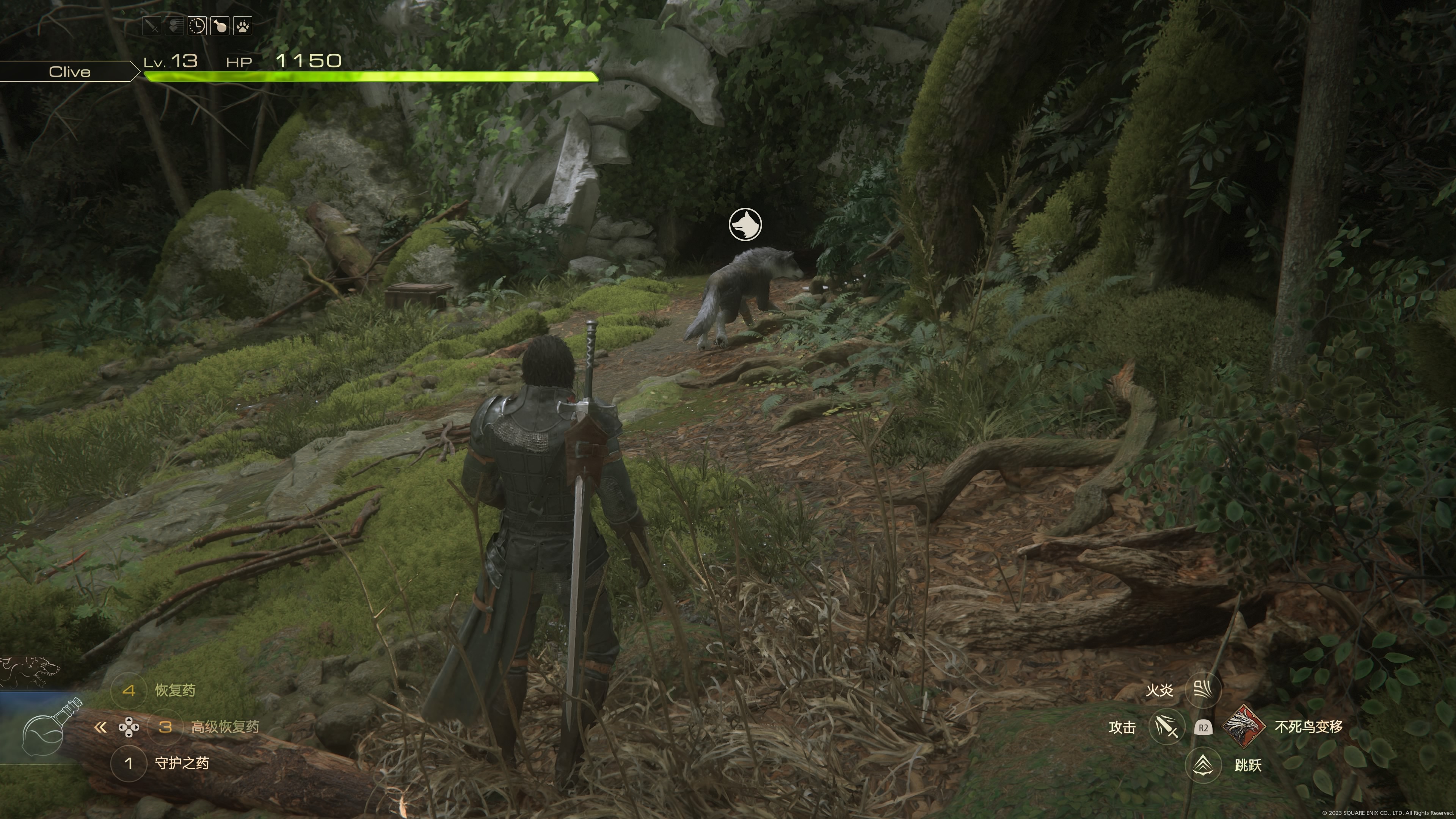Cast the 火炎 fire magic icon
The height and width of the screenshot is (819, 1456).
click(x=1203, y=690)
